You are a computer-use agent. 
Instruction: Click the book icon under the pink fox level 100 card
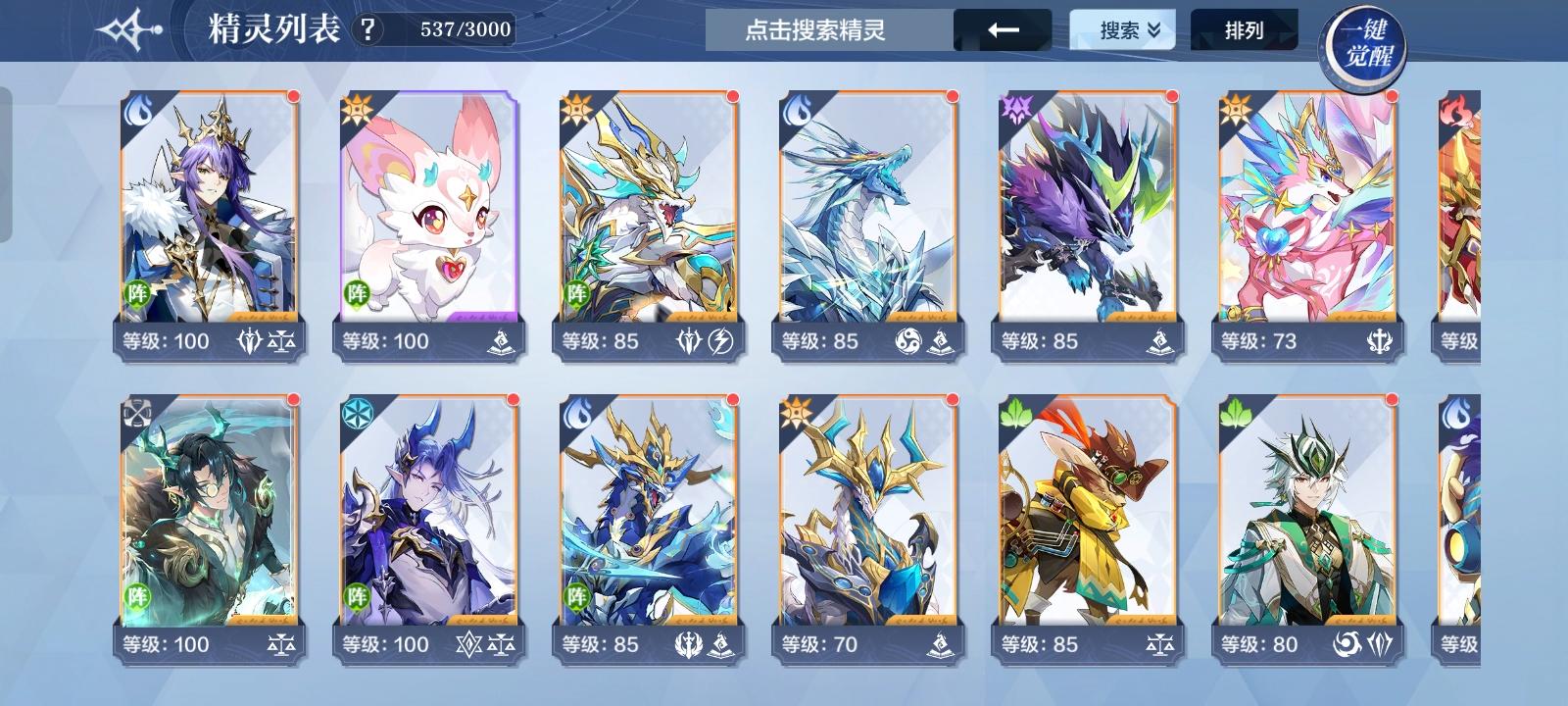(x=502, y=341)
